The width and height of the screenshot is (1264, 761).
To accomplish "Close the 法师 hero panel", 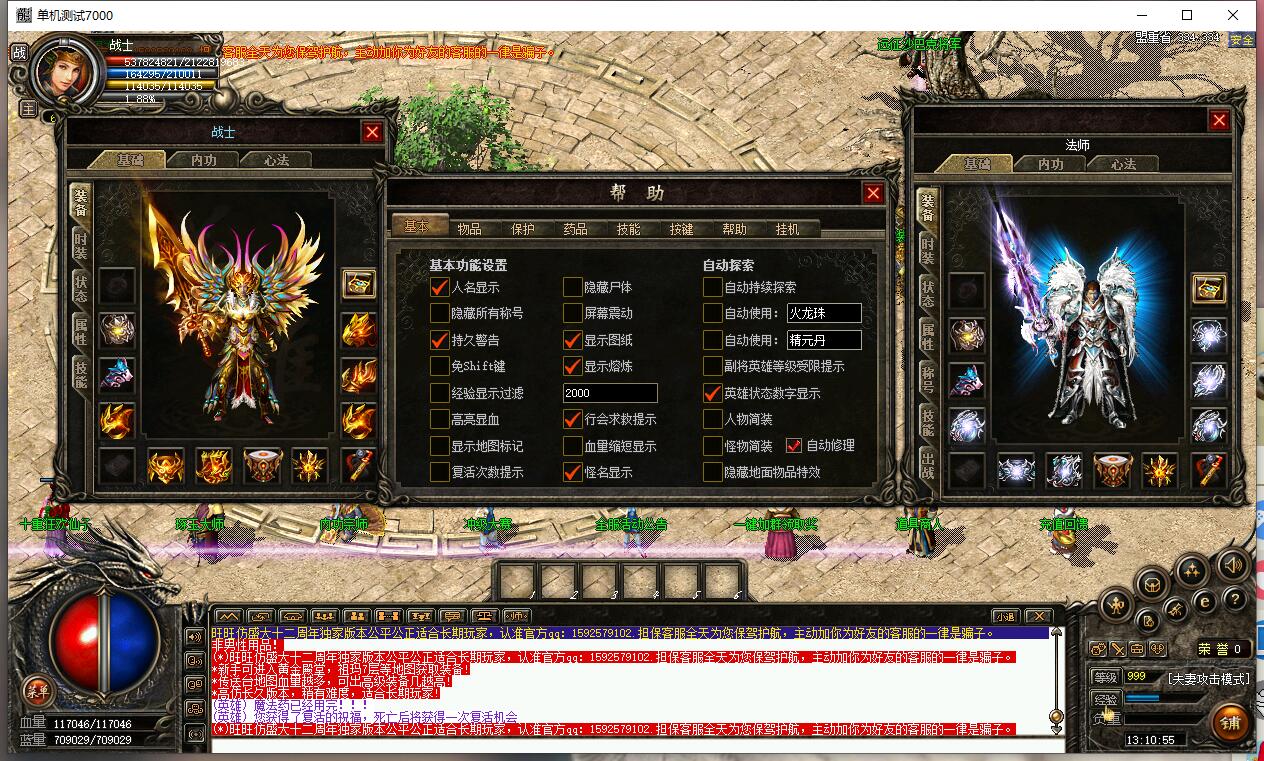I will click(x=1218, y=121).
